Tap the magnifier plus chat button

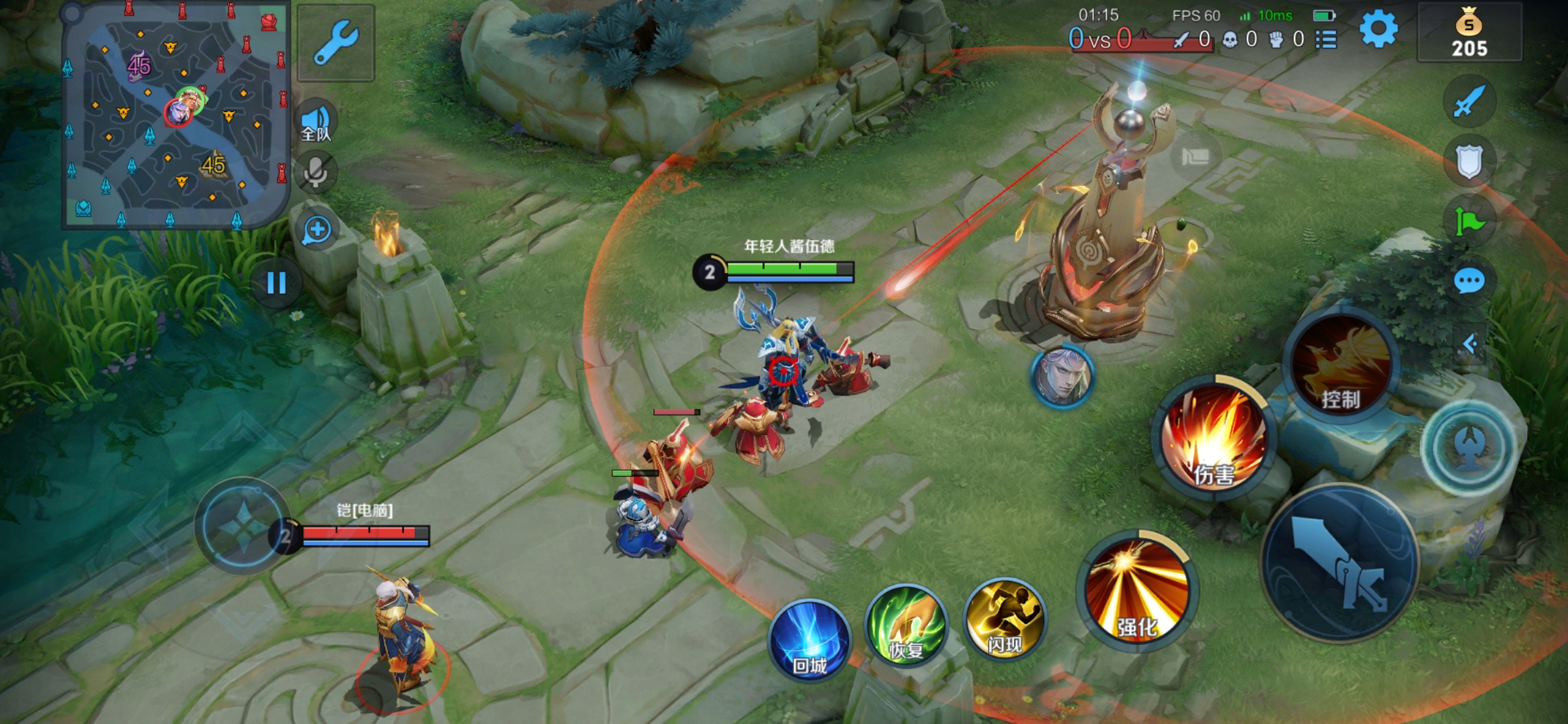[x=317, y=230]
